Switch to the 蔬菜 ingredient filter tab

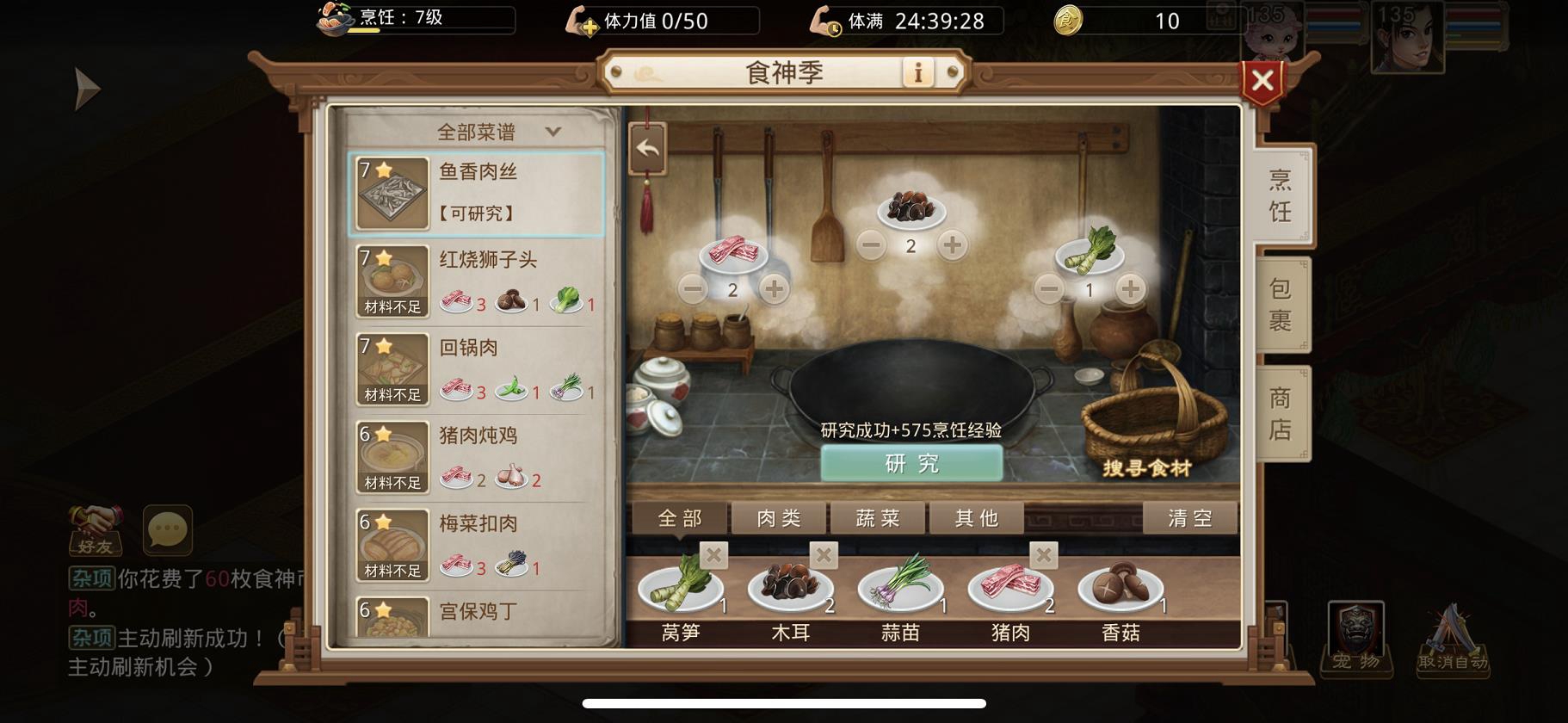tap(876, 517)
